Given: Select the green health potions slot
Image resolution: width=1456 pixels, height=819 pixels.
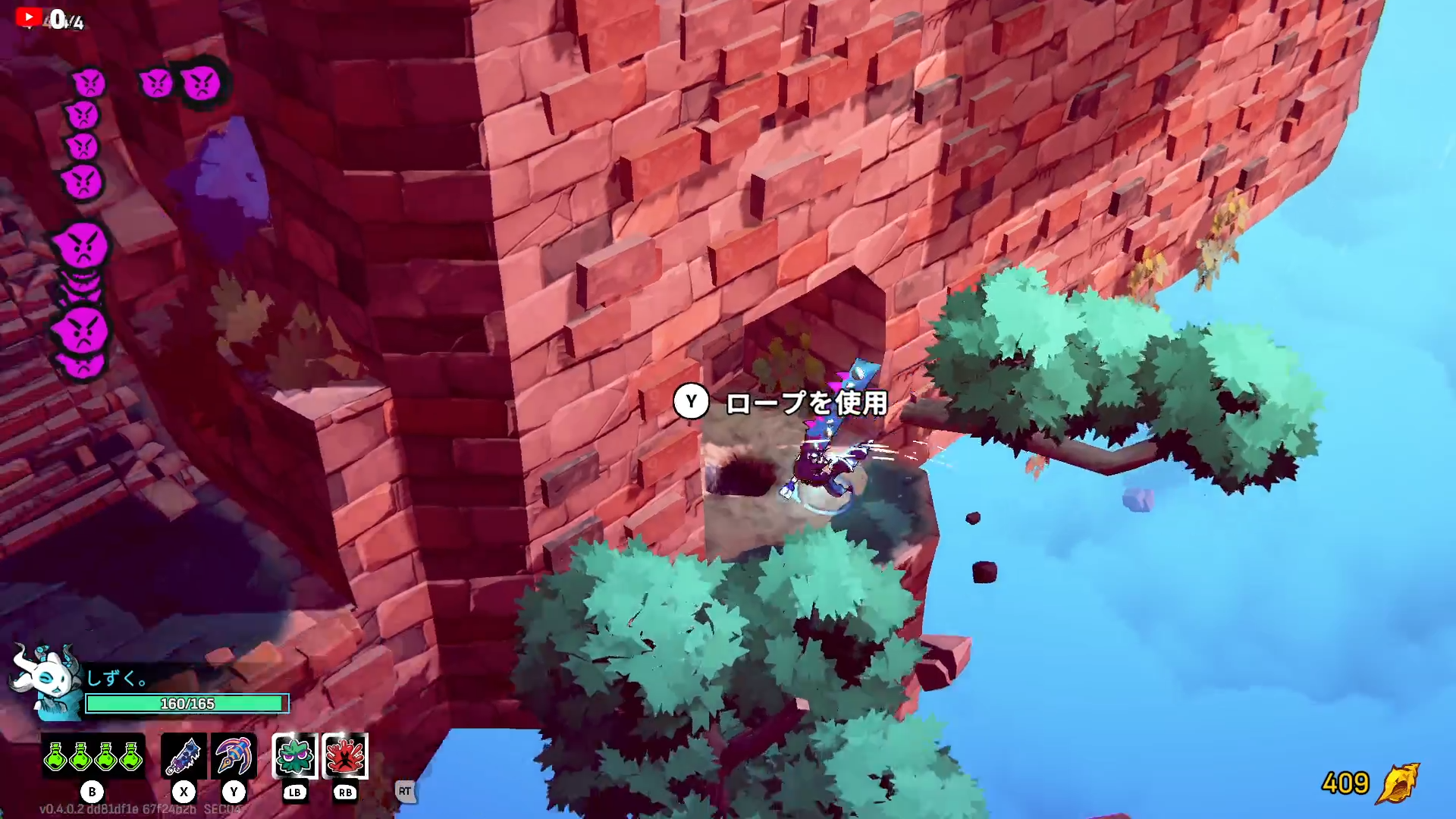Looking at the screenshot, I should (93, 756).
